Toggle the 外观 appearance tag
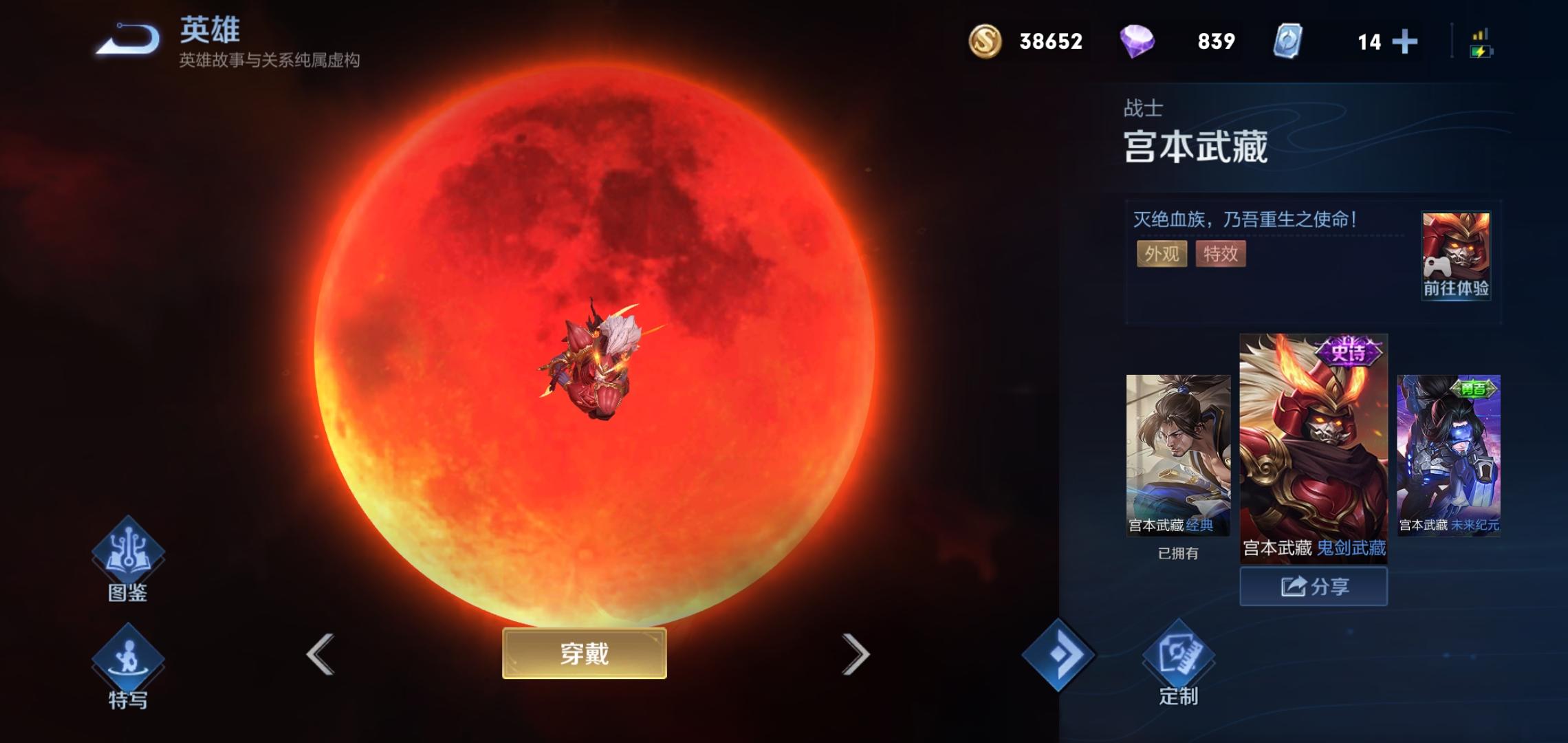 (1162, 255)
